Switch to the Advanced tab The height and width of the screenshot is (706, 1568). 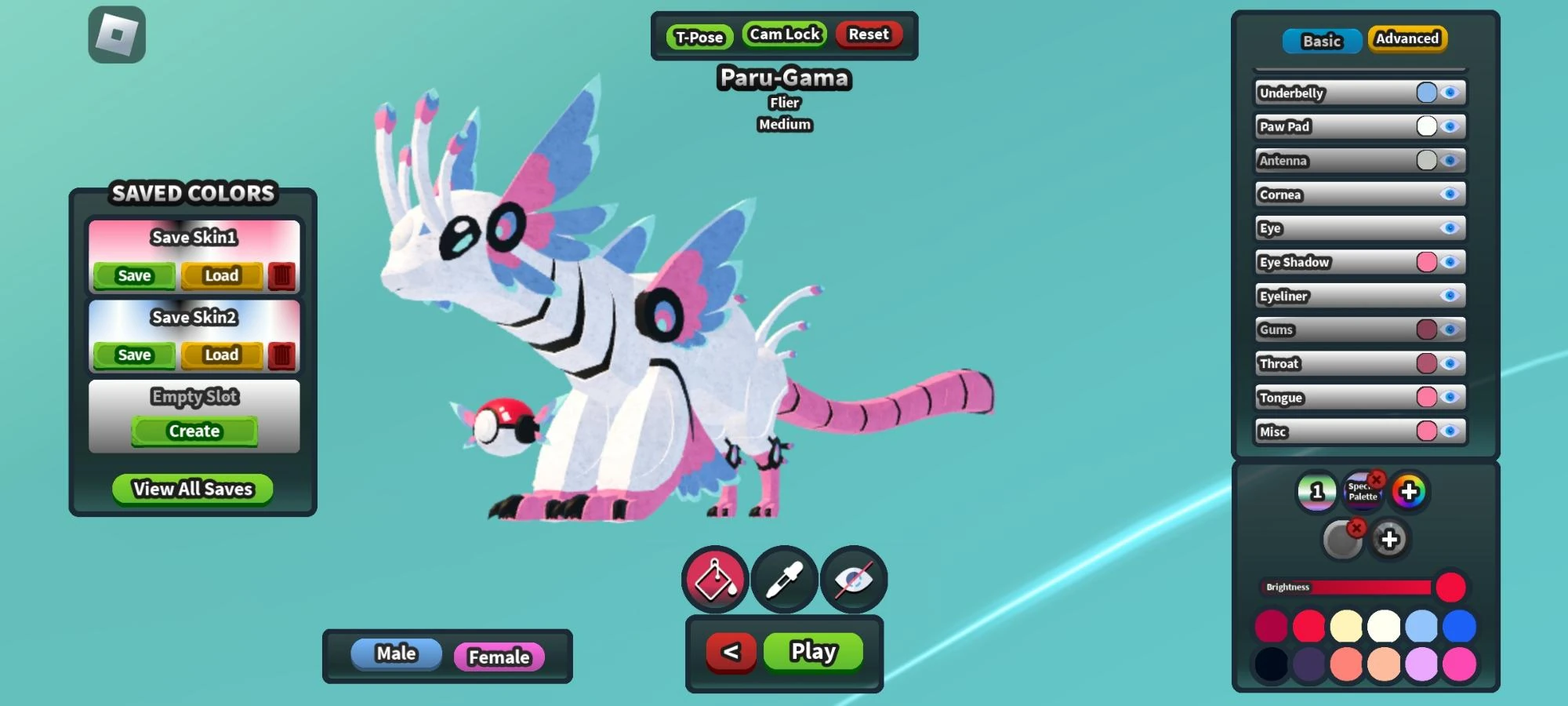pos(1406,38)
